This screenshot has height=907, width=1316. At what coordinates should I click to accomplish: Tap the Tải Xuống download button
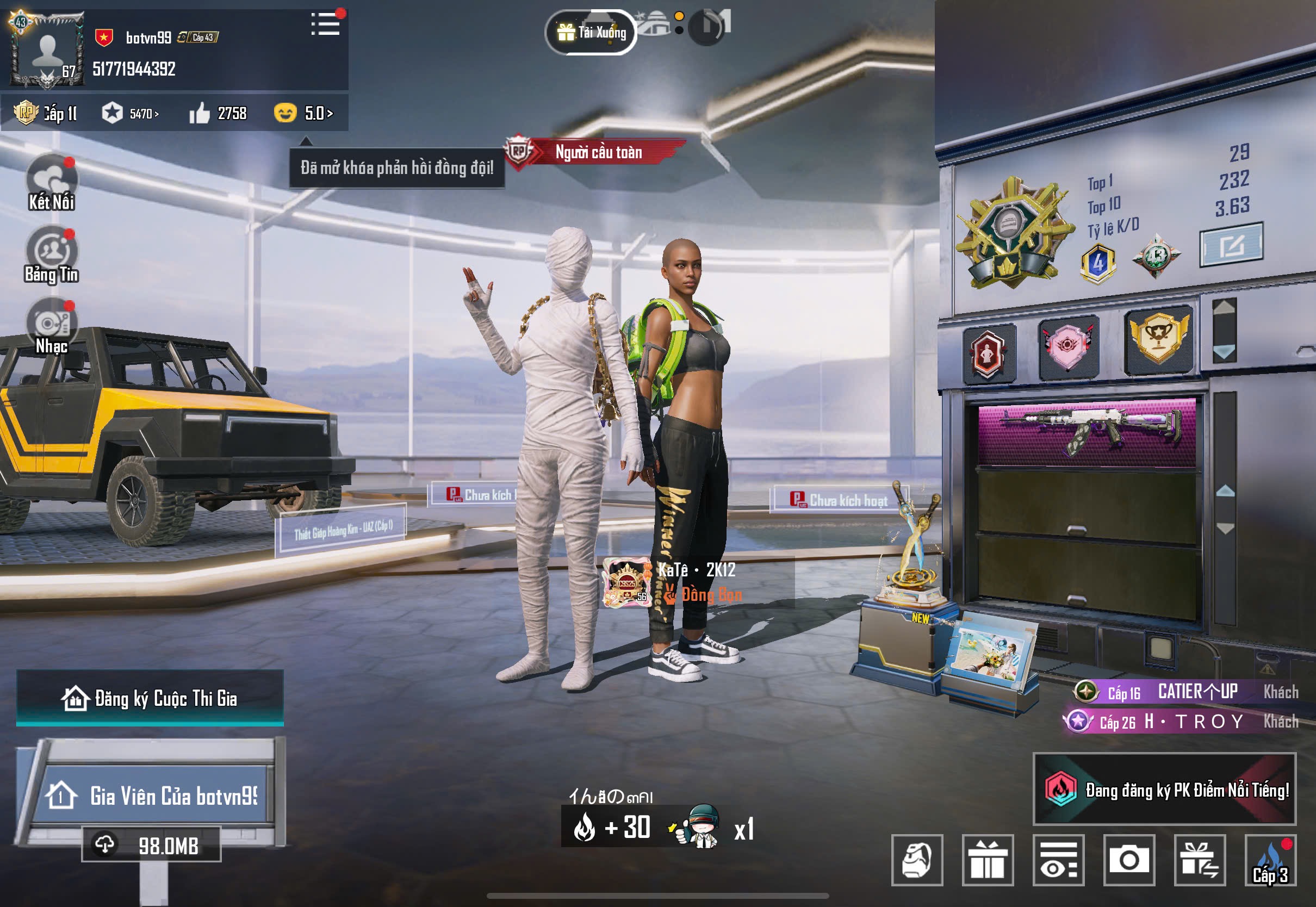pos(591,33)
